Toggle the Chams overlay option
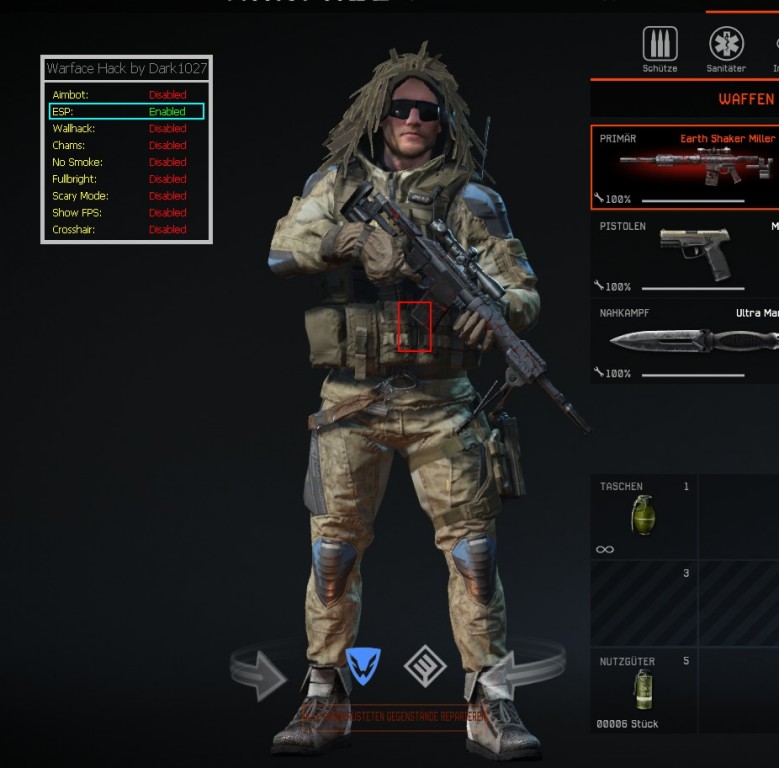The width and height of the screenshot is (779, 768). tap(126, 145)
